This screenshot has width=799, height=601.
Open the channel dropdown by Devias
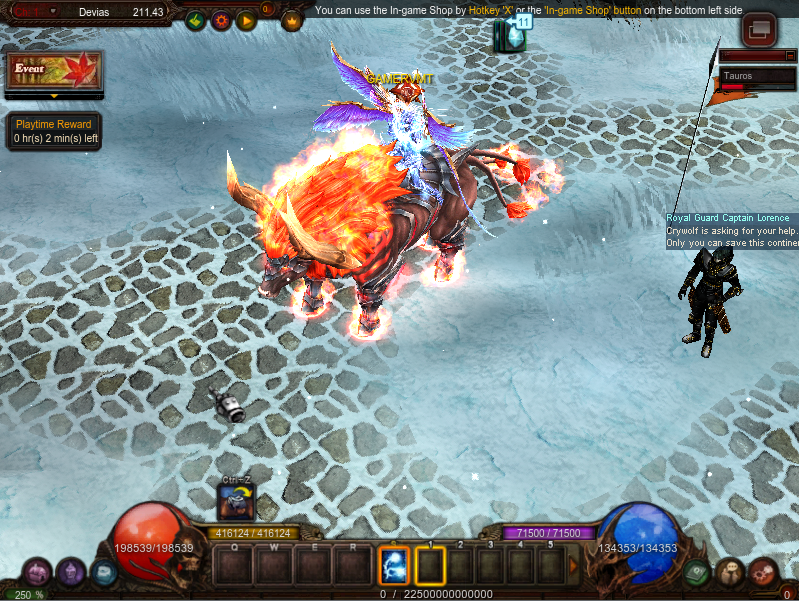pyautogui.click(x=53, y=11)
